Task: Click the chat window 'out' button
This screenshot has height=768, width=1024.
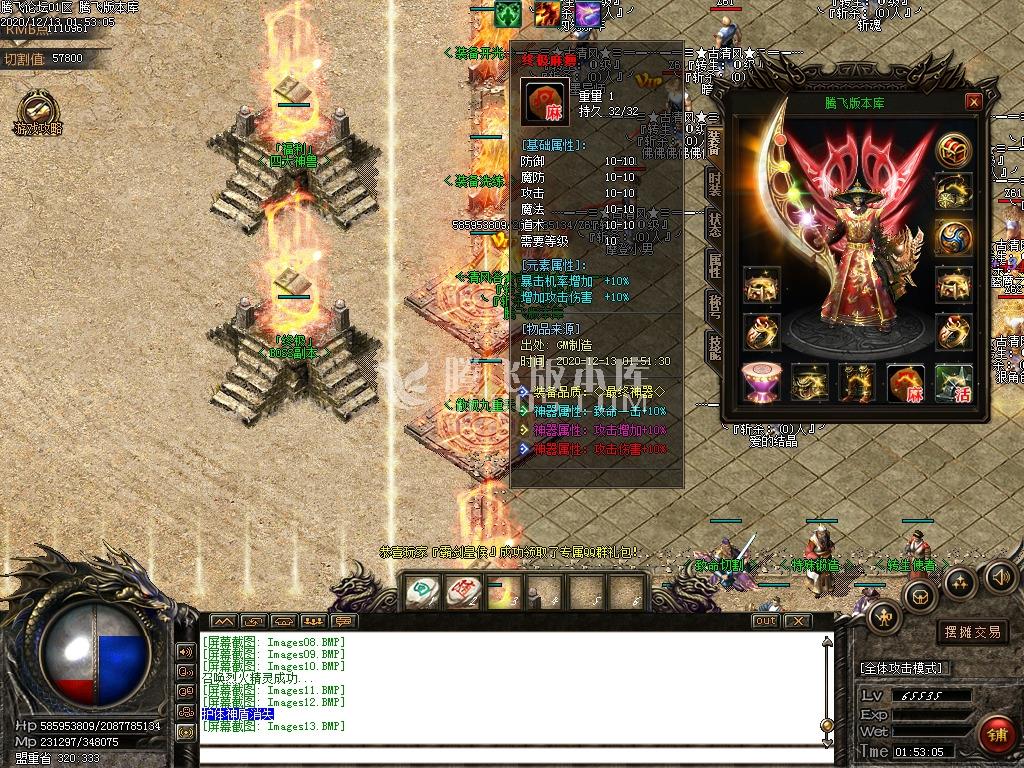Action: pos(765,621)
